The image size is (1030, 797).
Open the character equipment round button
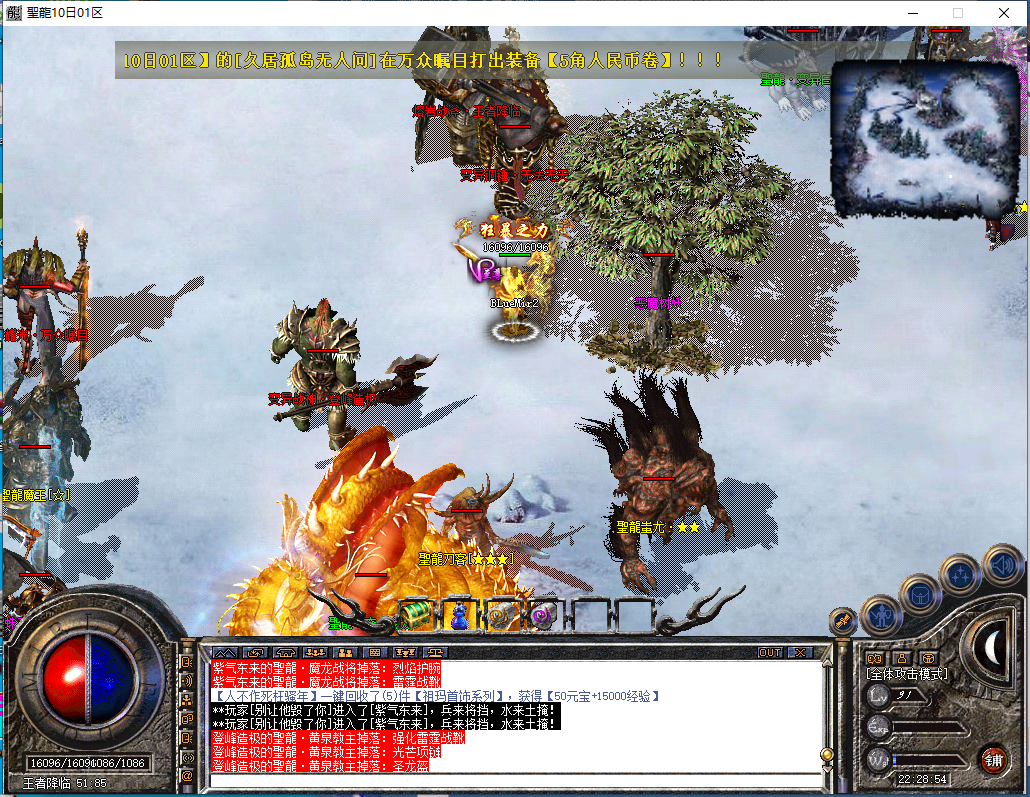(x=881, y=614)
